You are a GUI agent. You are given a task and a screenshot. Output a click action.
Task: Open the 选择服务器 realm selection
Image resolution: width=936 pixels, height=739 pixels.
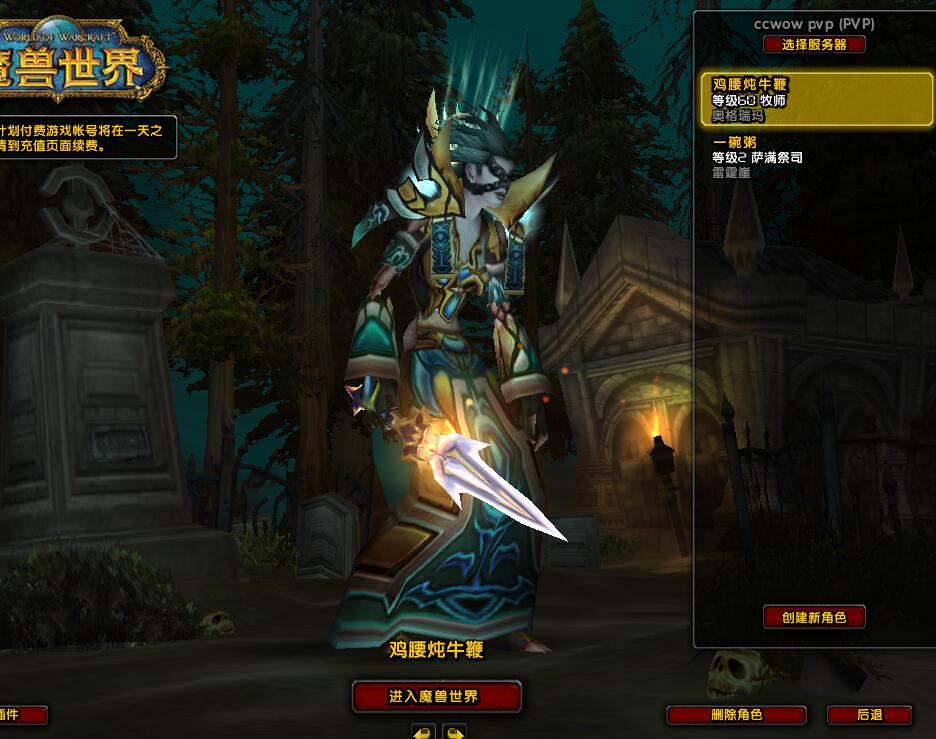point(814,45)
